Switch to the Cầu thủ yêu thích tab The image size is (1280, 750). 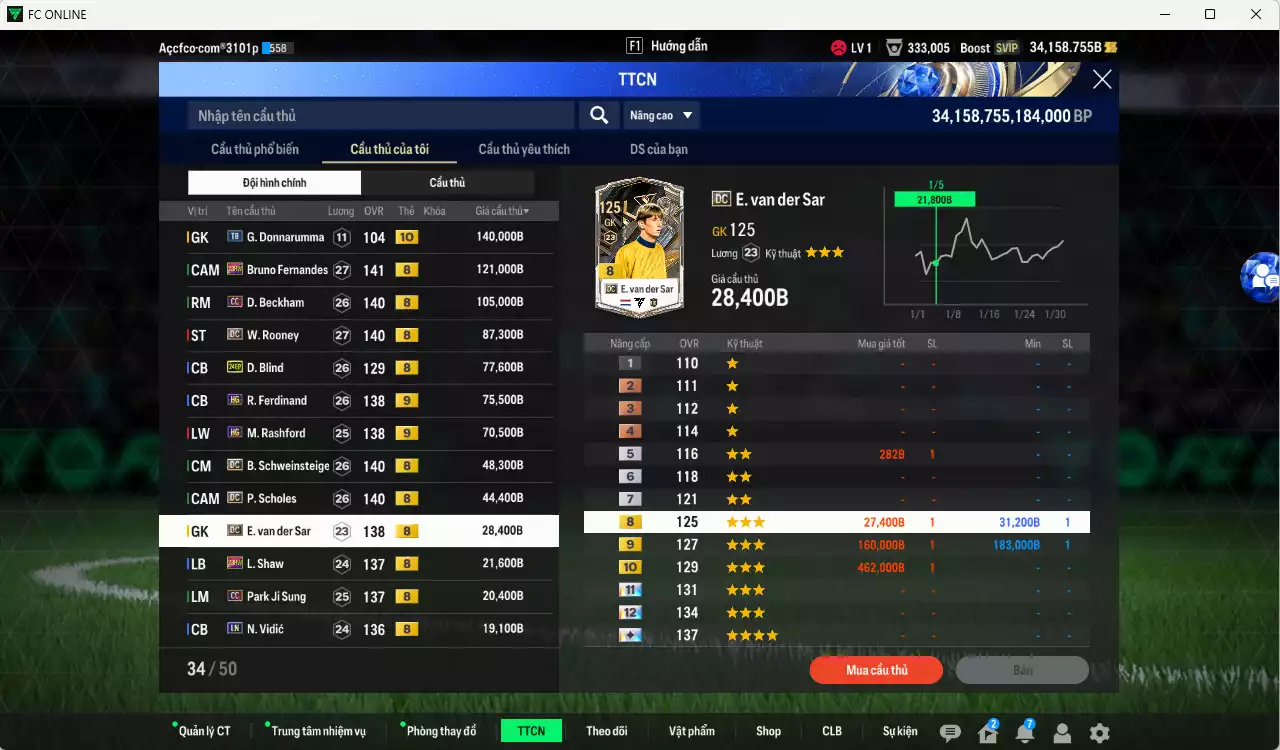(523, 149)
